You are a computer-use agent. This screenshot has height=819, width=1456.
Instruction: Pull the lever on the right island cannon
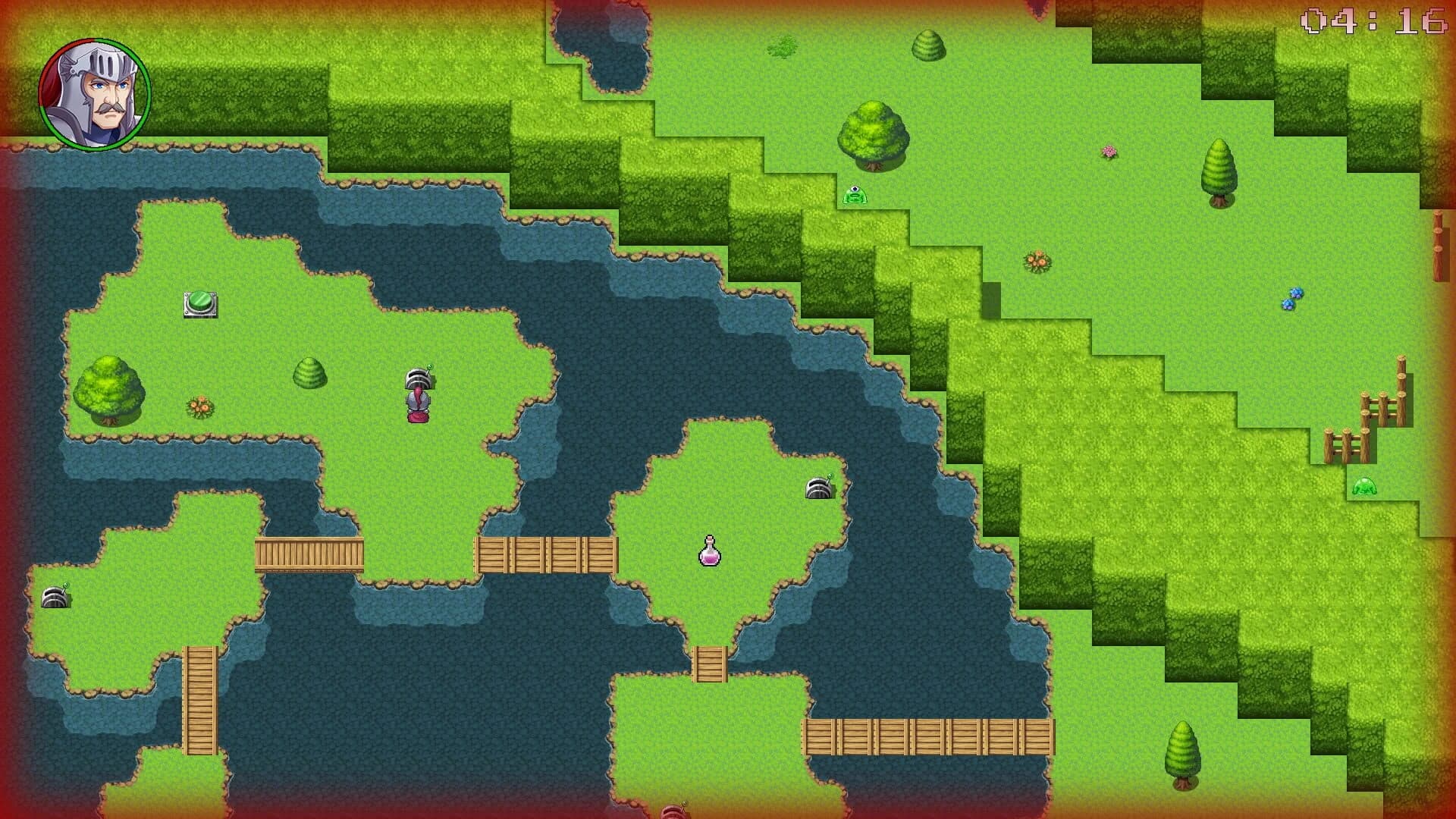(829, 474)
